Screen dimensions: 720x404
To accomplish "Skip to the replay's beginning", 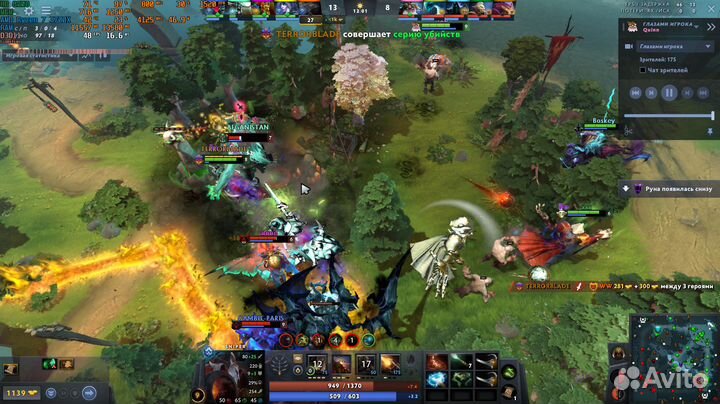I will click(634, 92).
